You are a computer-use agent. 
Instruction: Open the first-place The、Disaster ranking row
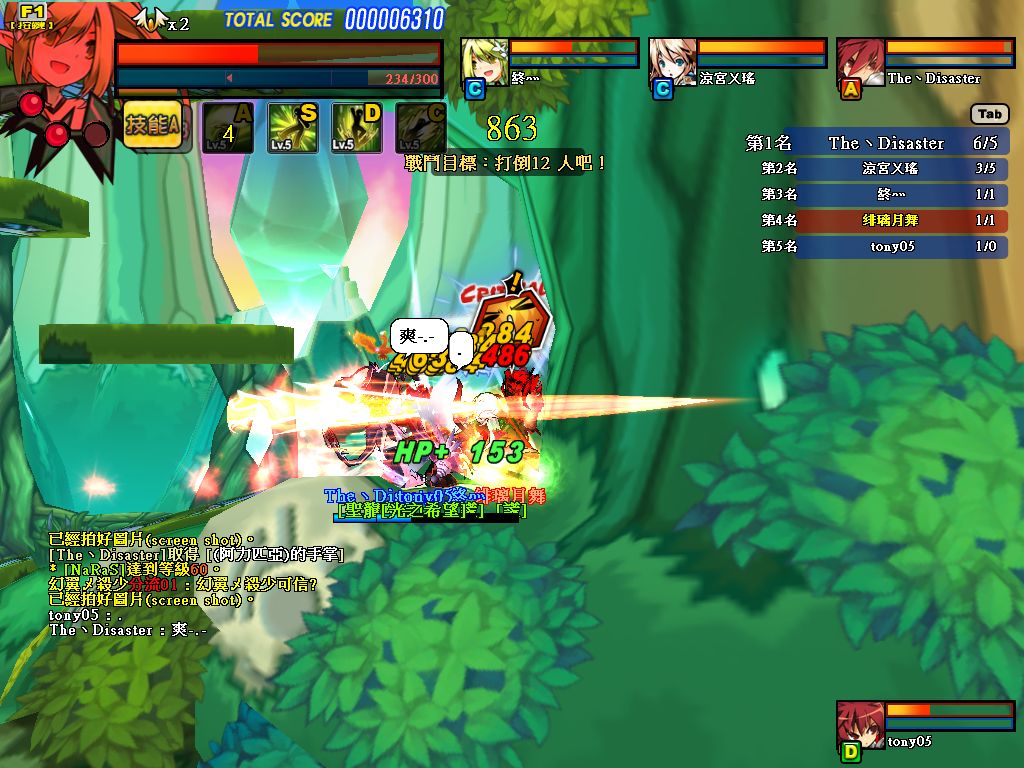click(x=876, y=143)
